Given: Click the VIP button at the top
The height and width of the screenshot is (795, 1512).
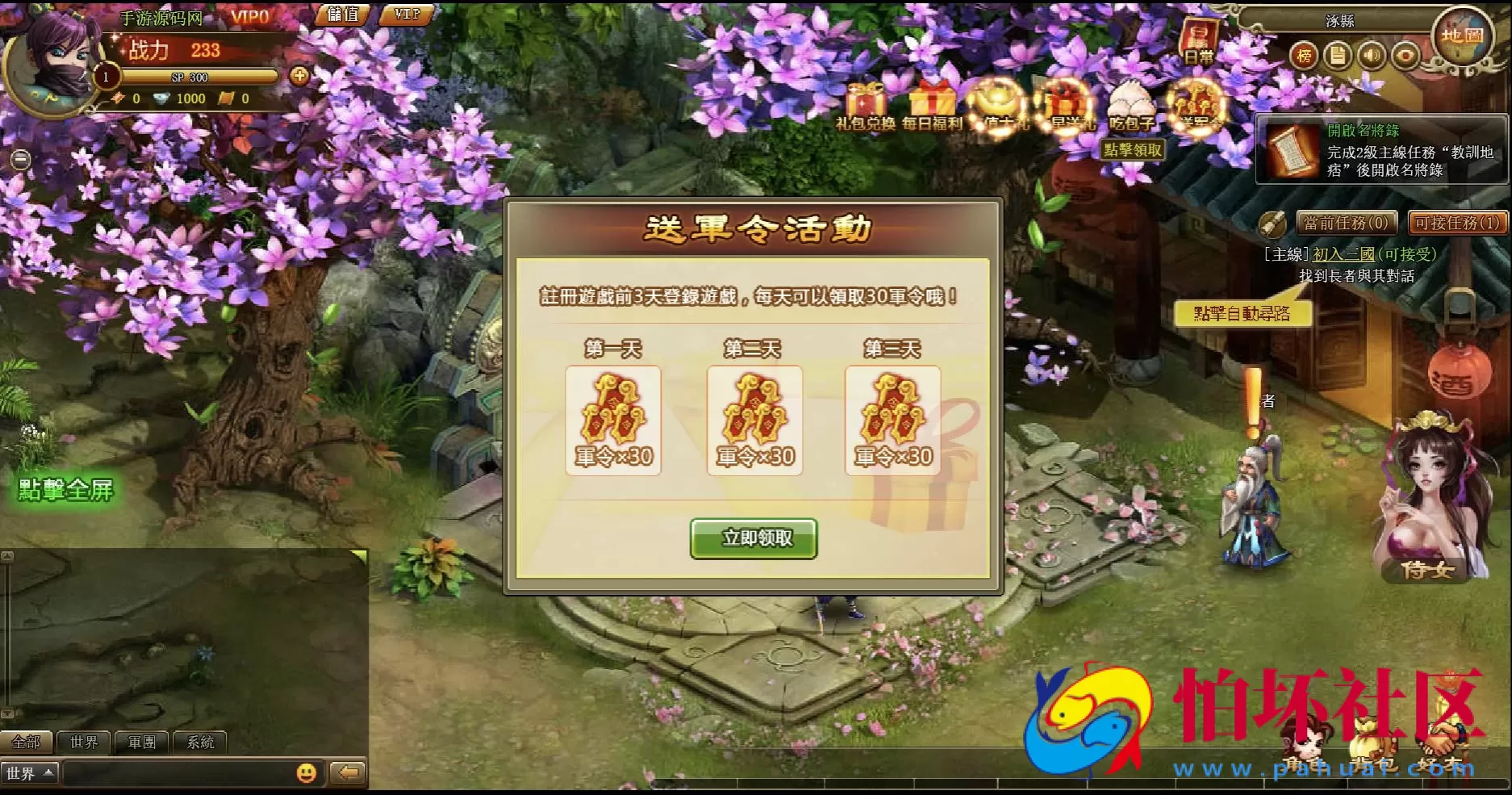Looking at the screenshot, I should (406, 14).
